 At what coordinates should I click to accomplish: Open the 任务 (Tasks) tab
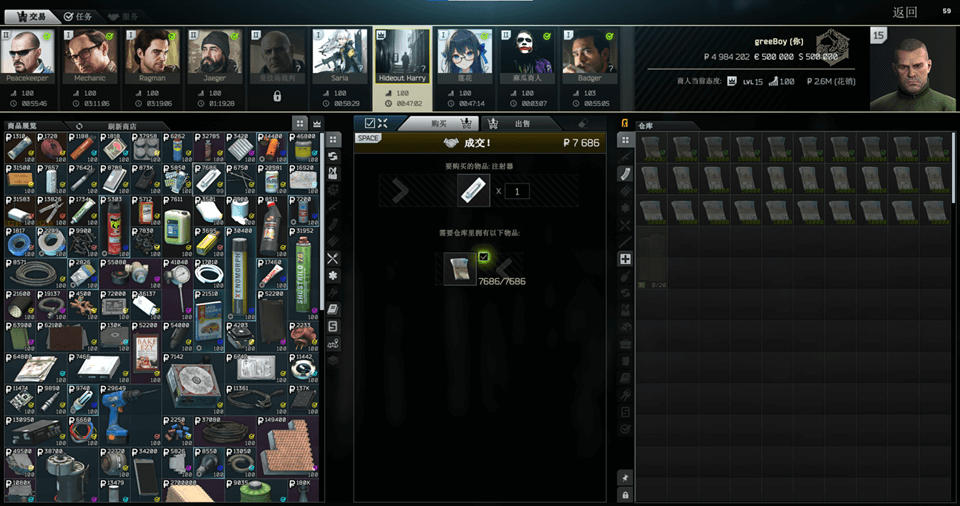coord(78,16)
